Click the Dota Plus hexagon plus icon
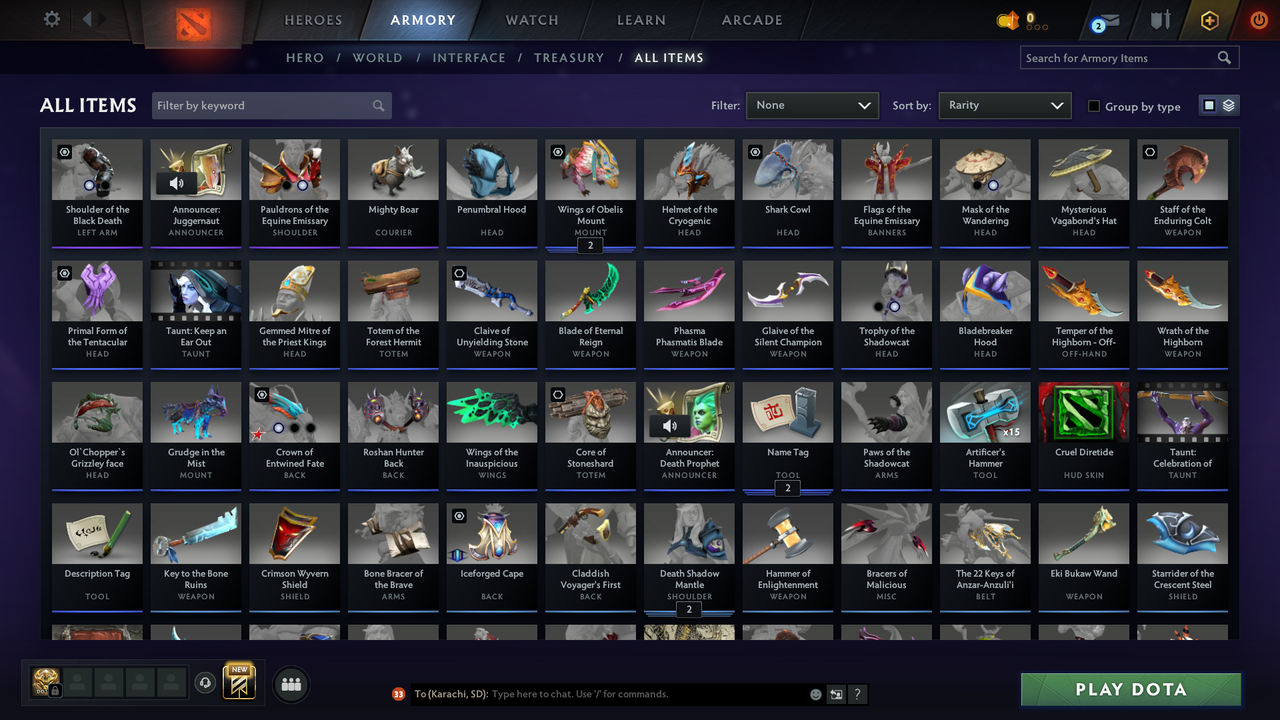The image size is (1280, 720). pyautogui.click(x=1209, y=19)
